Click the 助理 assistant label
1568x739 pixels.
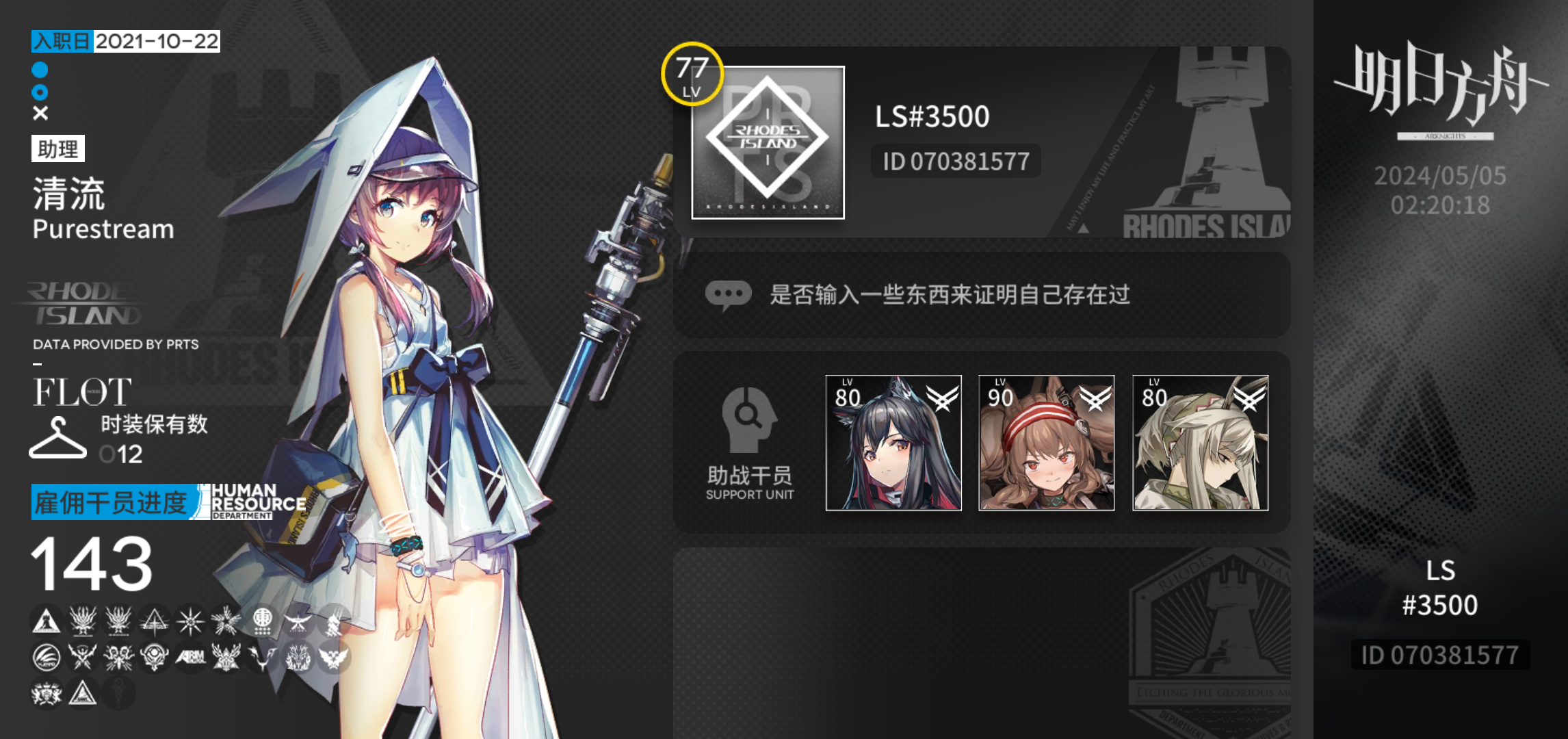point(58,149)
